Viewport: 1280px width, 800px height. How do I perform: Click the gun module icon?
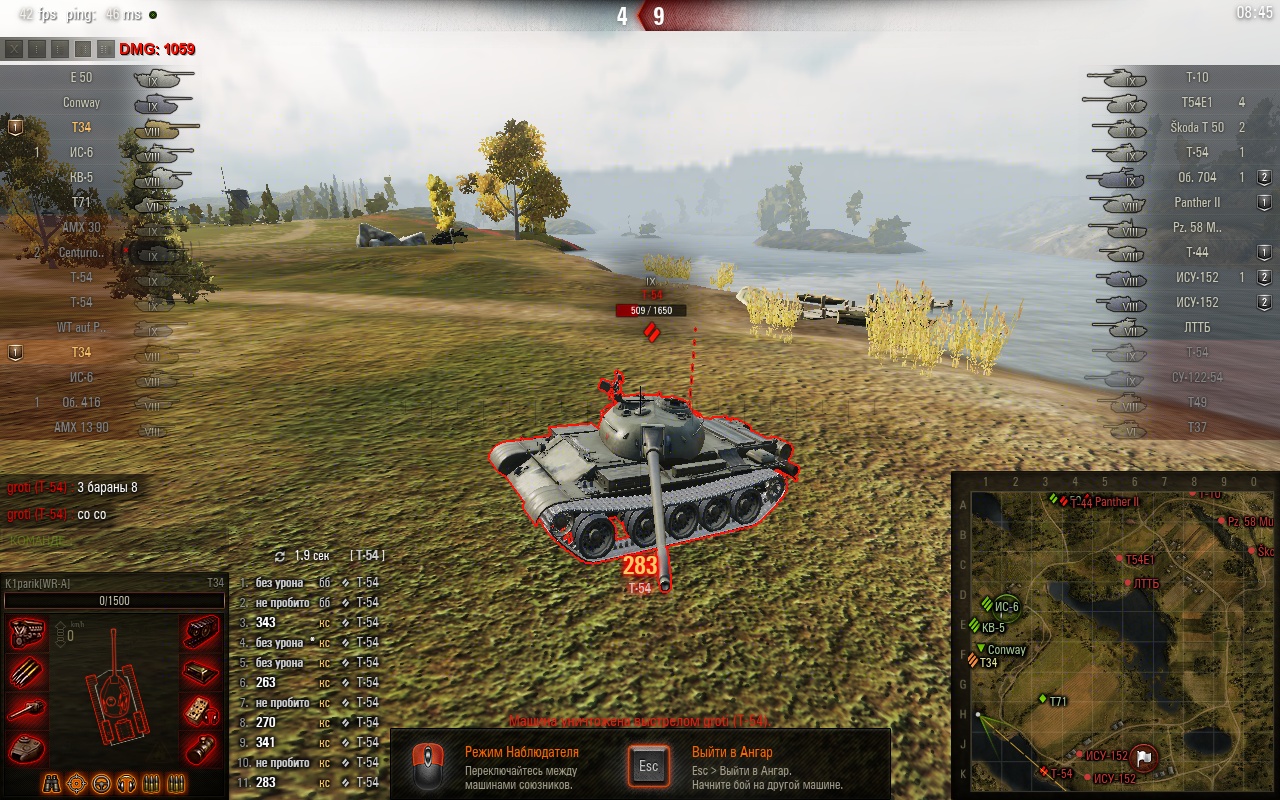(x=27, y=710)
